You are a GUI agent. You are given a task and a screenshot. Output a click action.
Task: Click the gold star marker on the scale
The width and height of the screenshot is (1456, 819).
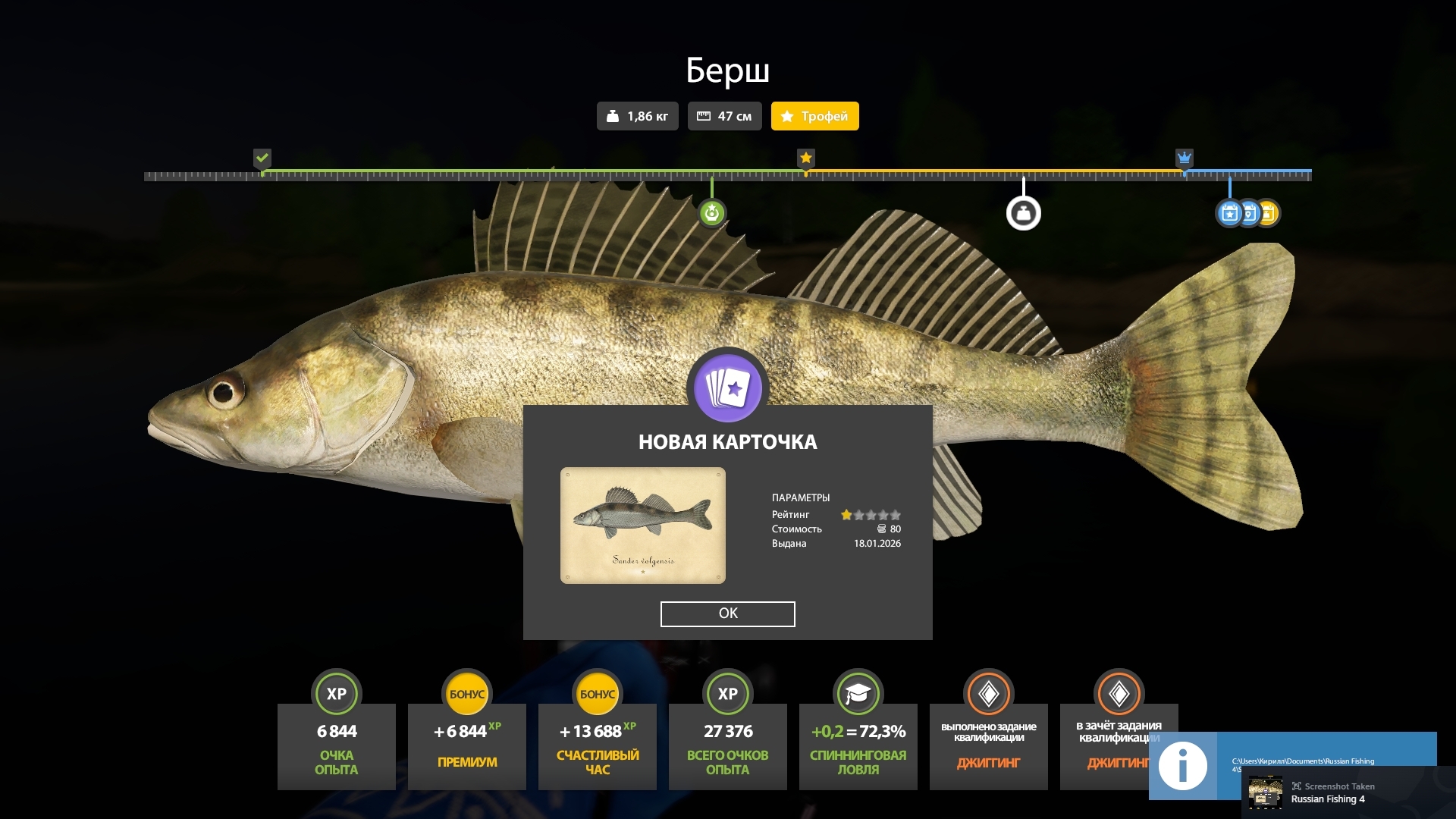pos(805,158)
